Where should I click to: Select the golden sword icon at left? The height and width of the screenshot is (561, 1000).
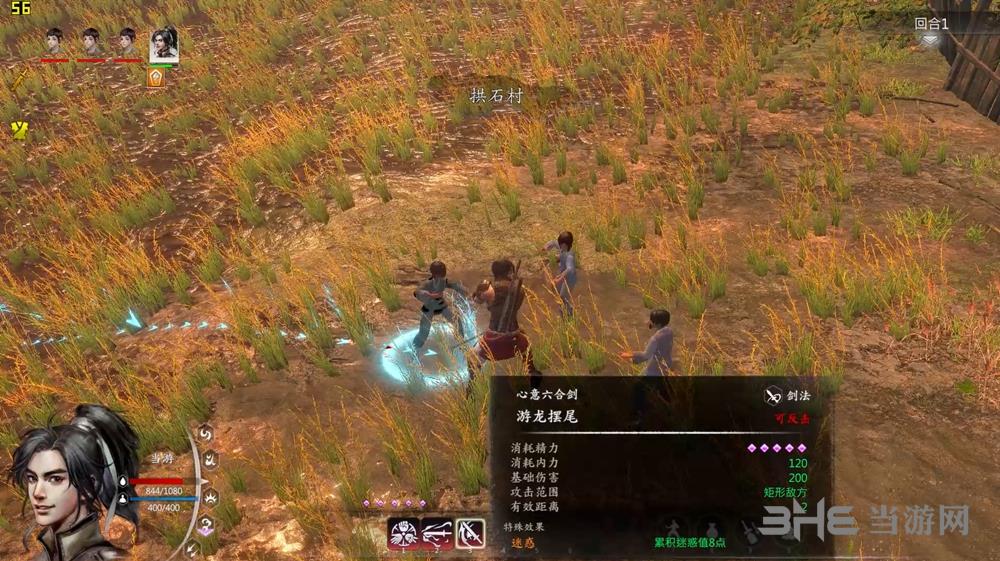coord(19,80)
